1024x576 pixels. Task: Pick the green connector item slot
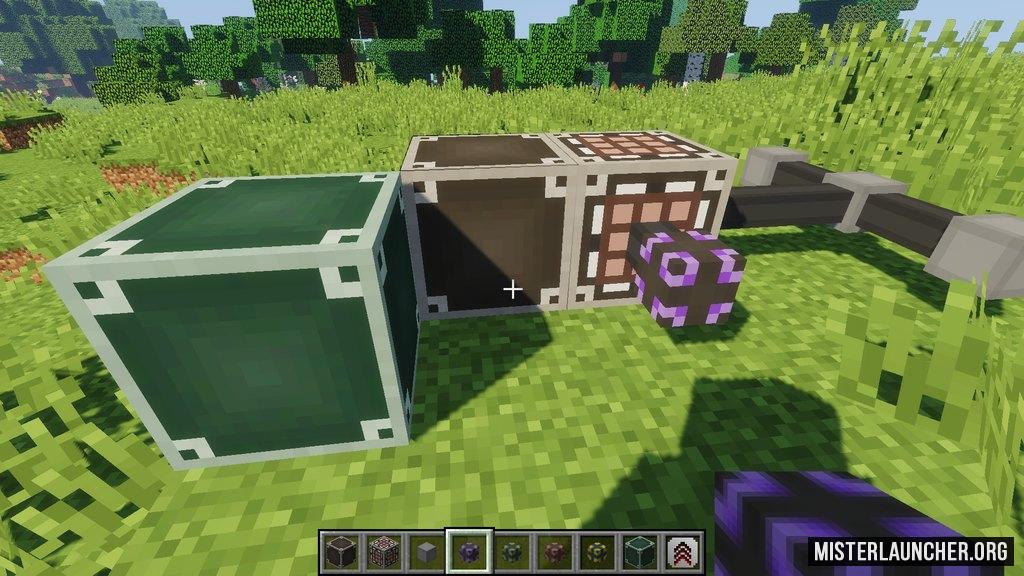[512, 551]
